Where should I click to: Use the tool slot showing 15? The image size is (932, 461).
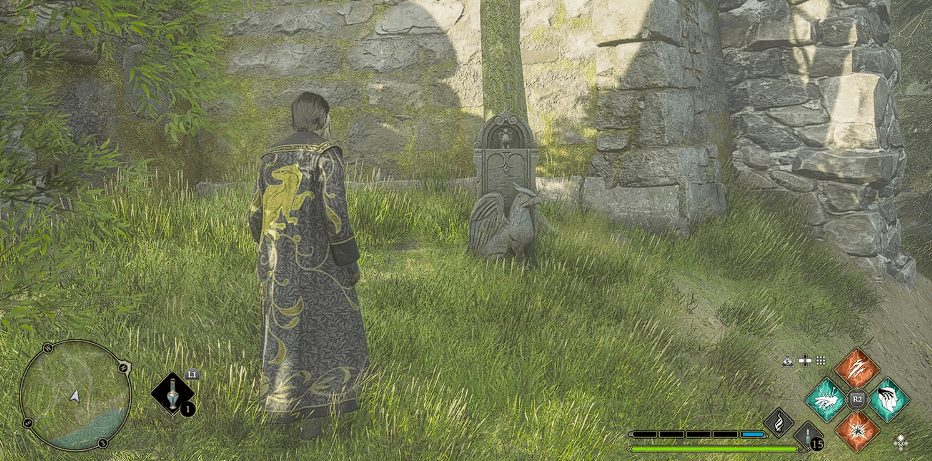tap(808, 436)
